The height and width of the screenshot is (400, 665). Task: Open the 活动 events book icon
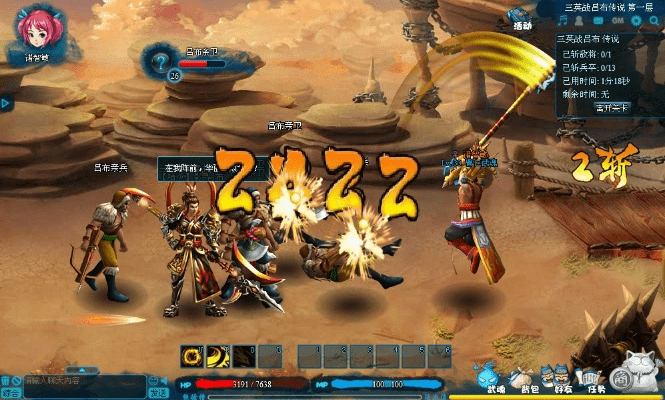click(521, 20)
